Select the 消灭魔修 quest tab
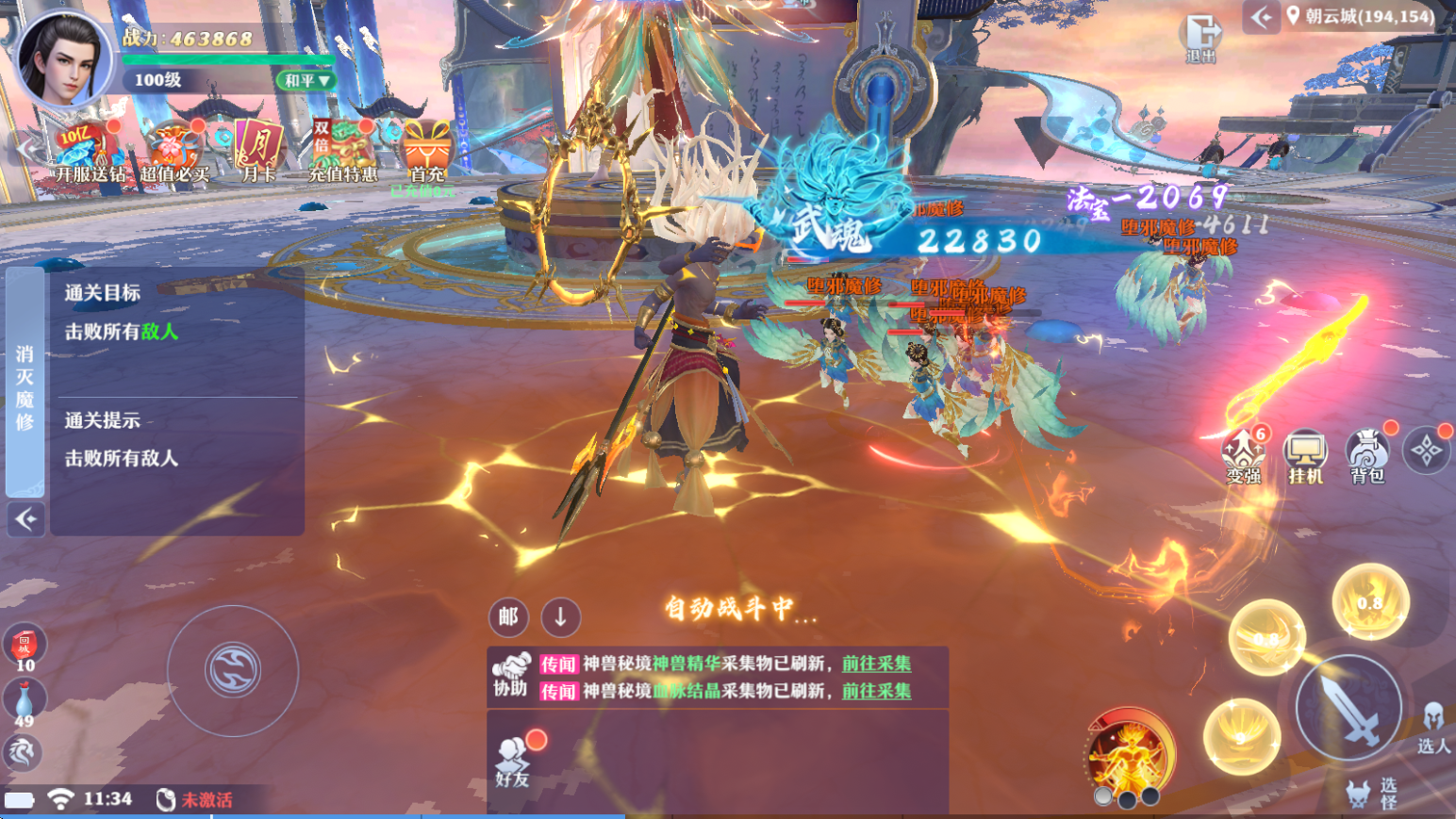This screenshot has width=1456, height=819. coord(25,386)
